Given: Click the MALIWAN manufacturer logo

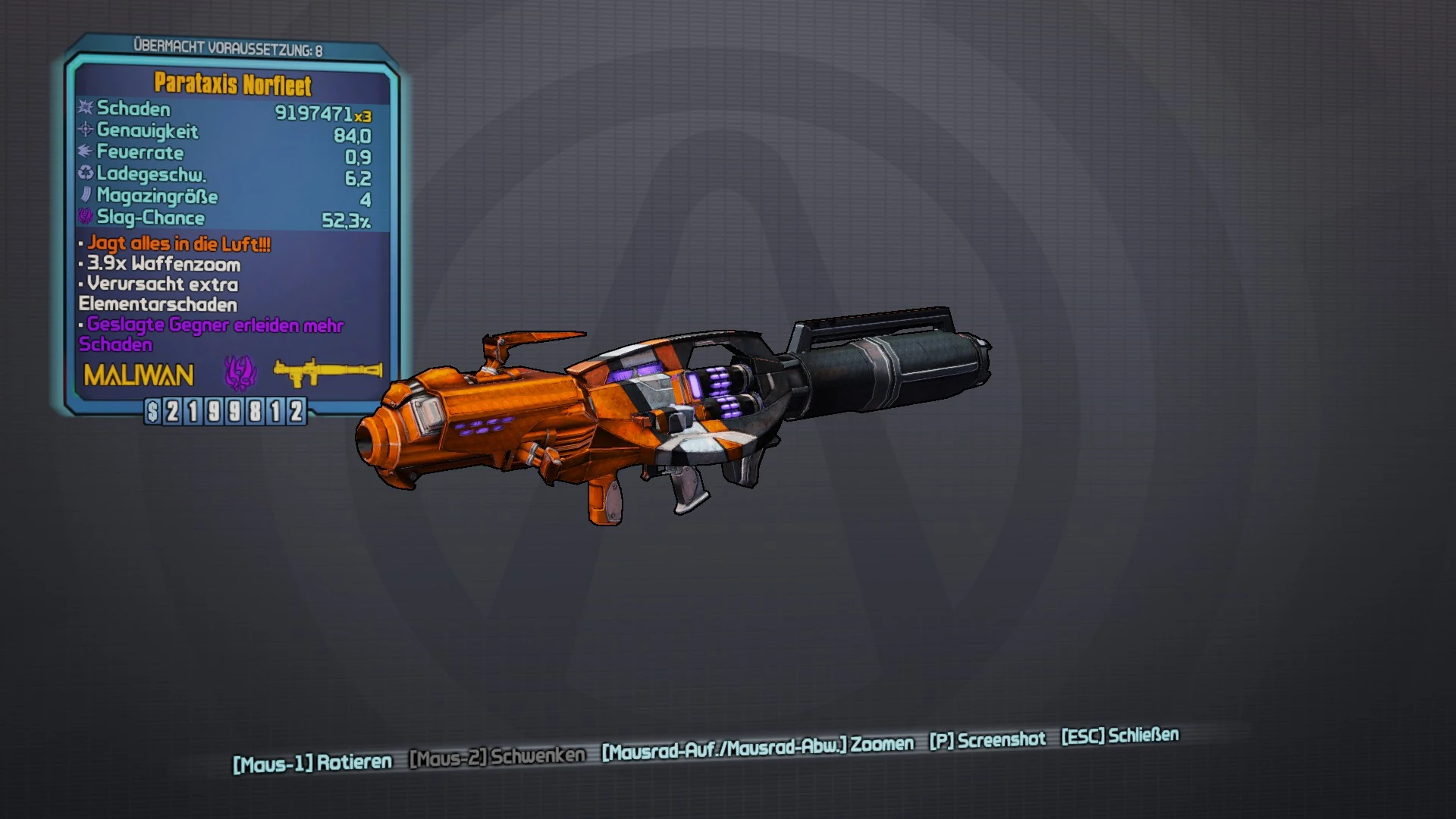Looking at the screenshot, I should click(136, 374).
